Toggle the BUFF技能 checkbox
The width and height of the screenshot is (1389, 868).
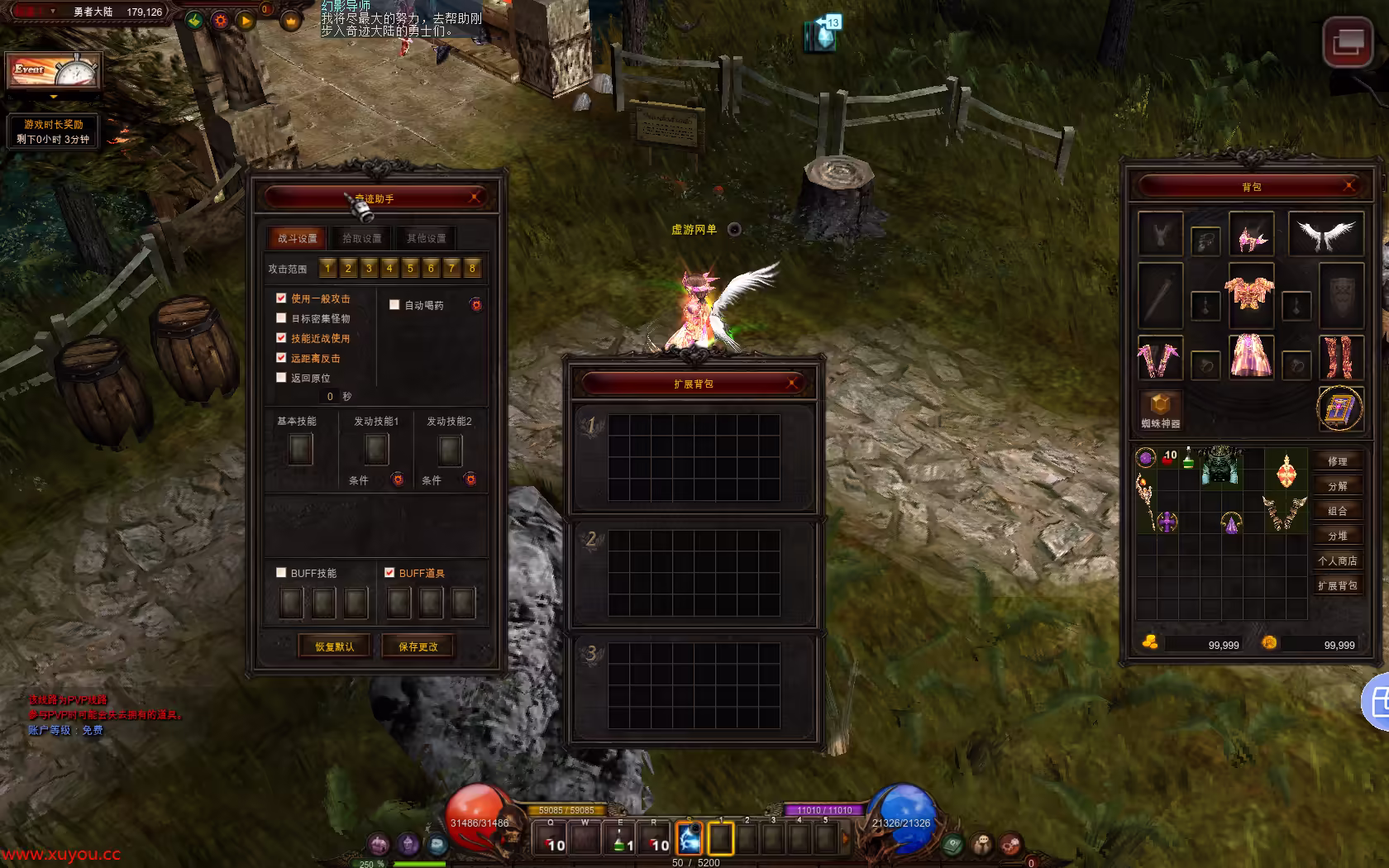281,573
